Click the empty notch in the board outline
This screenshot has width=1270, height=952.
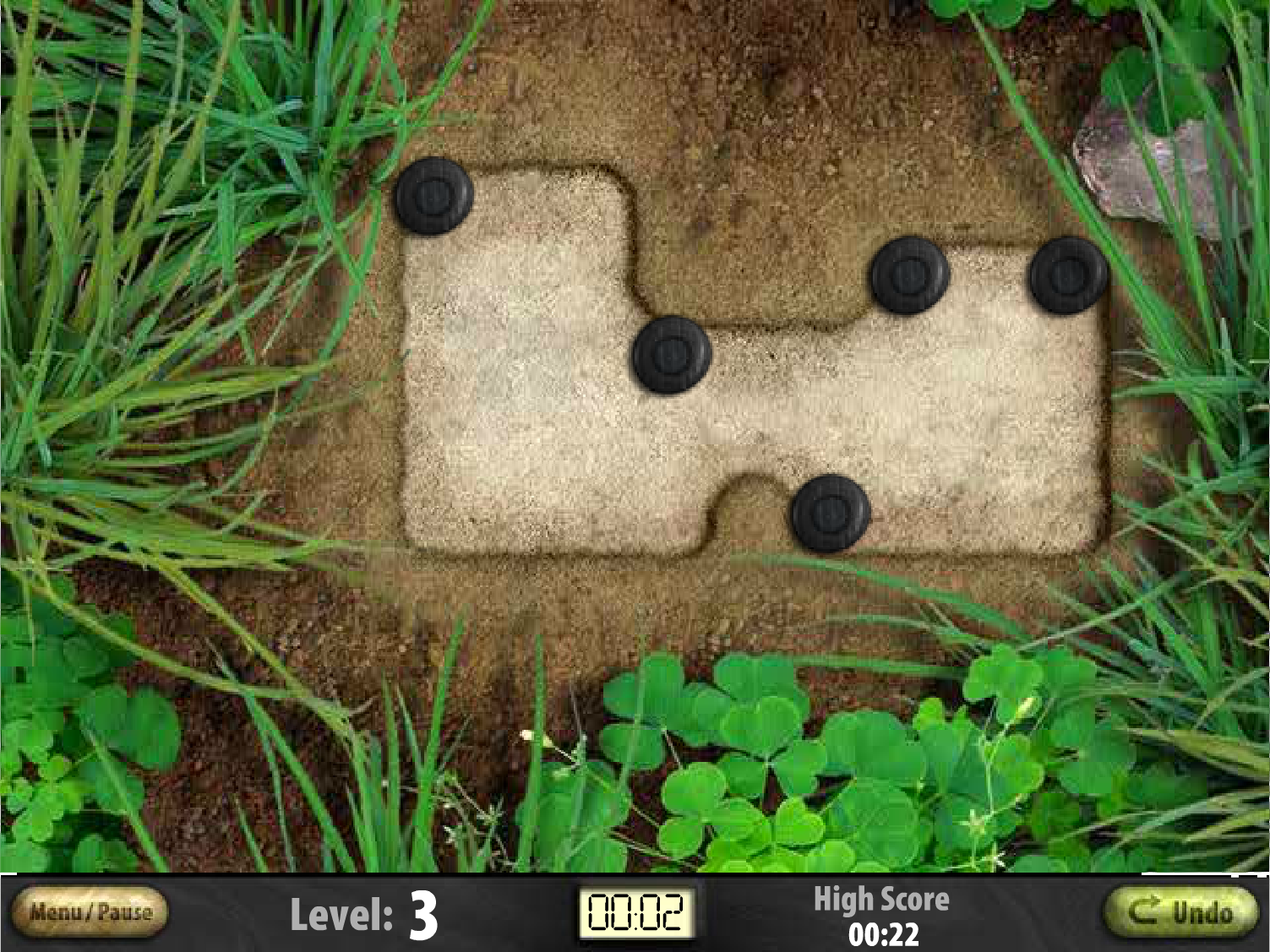click(742, 507)
